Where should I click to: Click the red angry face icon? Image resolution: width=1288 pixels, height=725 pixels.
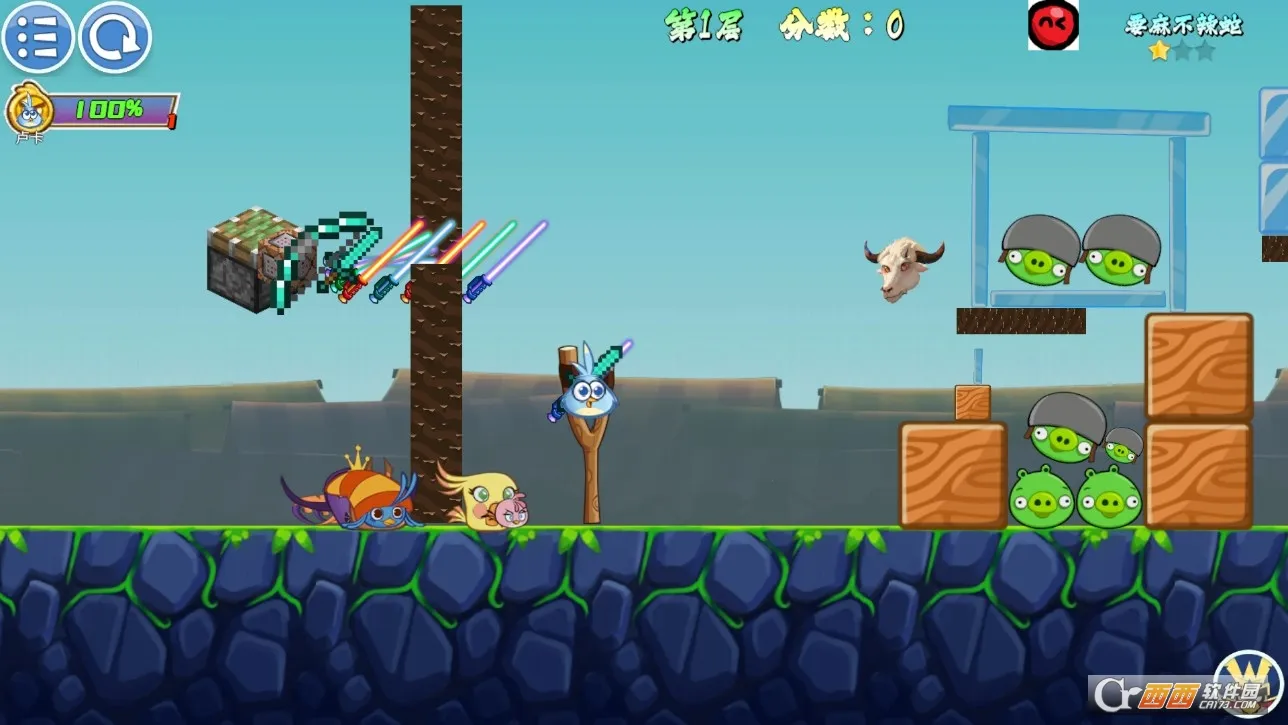(x=1053, y=24)
